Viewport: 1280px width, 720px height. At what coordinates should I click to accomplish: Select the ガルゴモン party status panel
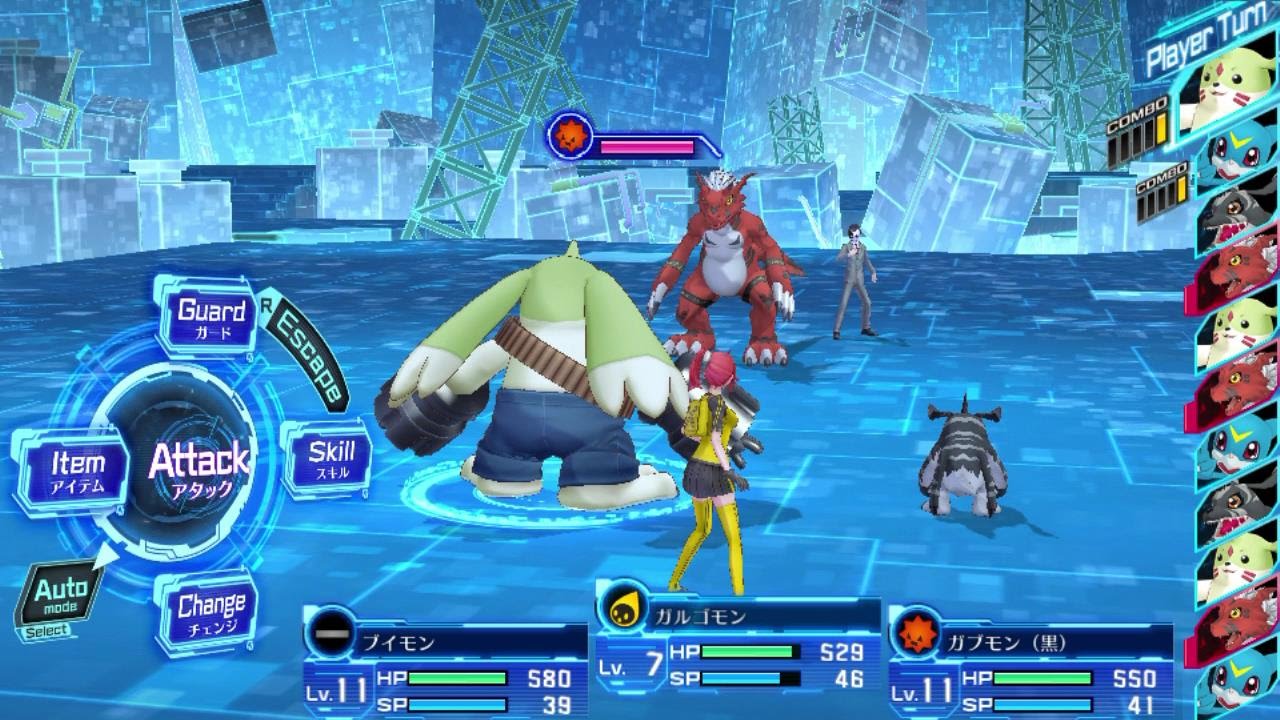click(x=738, y=648)
